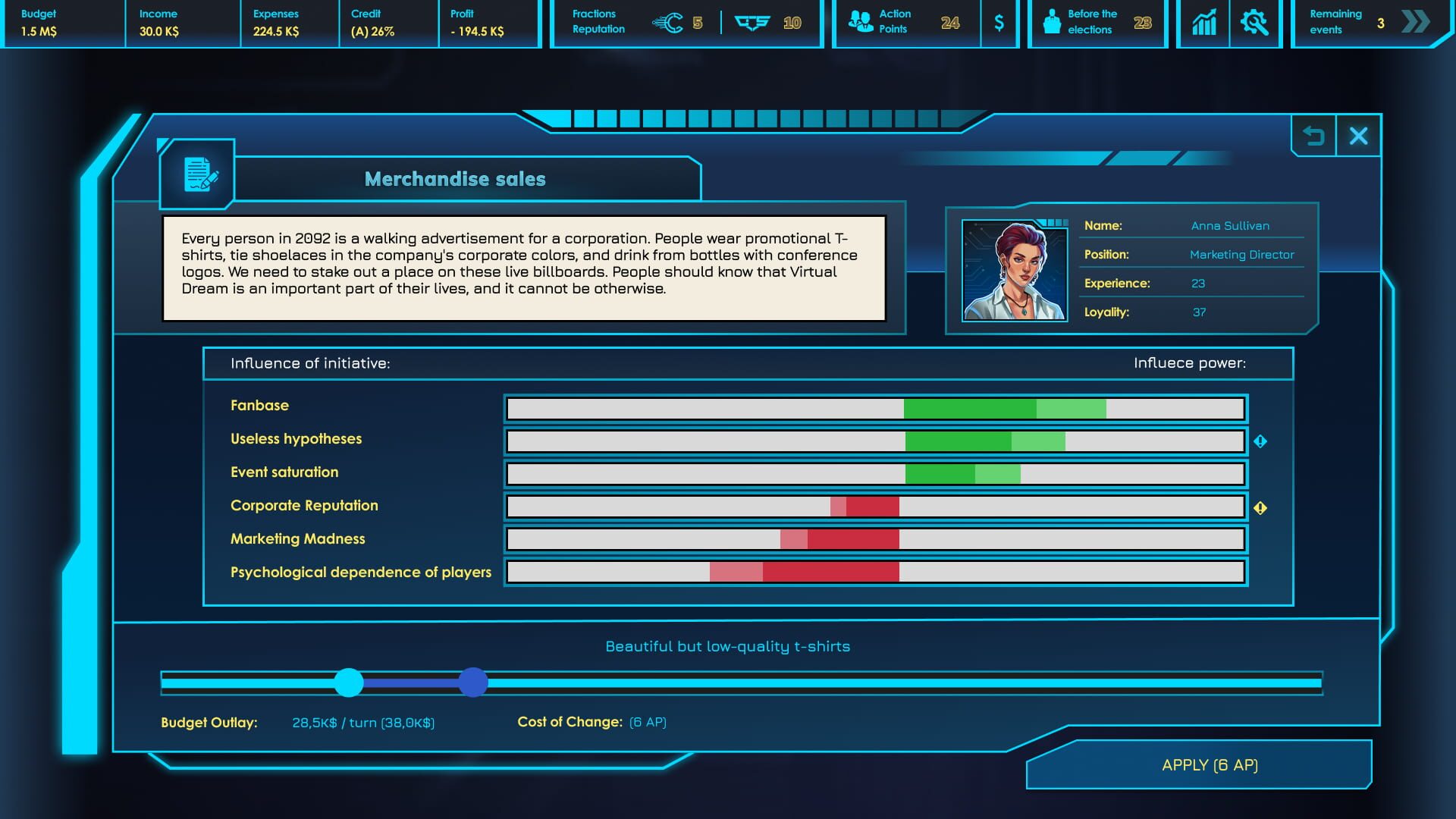Advance turn with the double chevron button

click(x=1414, y=23)
